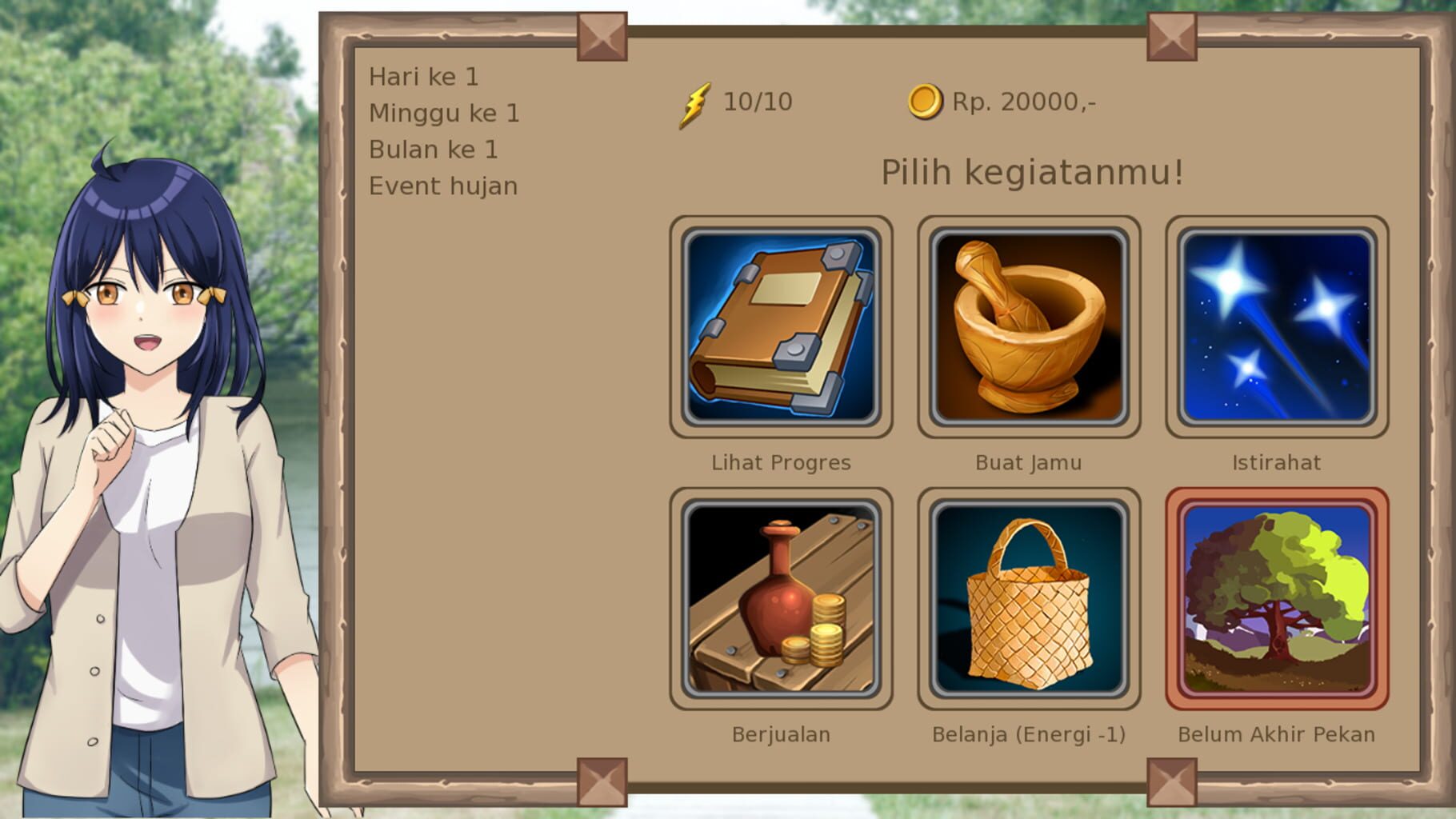Viewport: 1456px width, 819px height.
Task: Select the Buat Jamu activity button
Action: pyautogui.click(x=1029, y=328)
